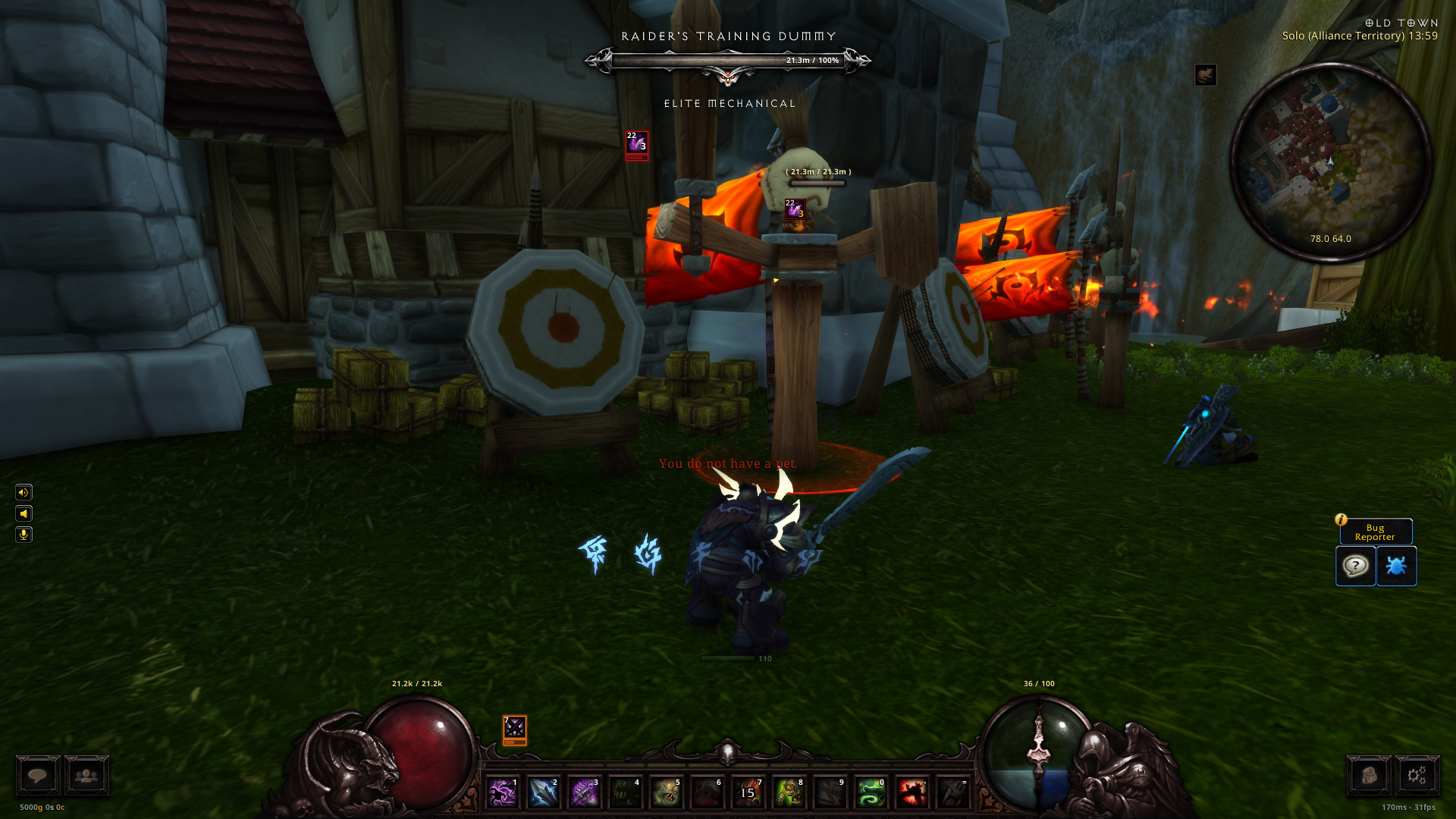The height and width of the screenshot is (819, 1456).
Task: Select the Raider's Training Dummy target frame
Action: [728, 60]
